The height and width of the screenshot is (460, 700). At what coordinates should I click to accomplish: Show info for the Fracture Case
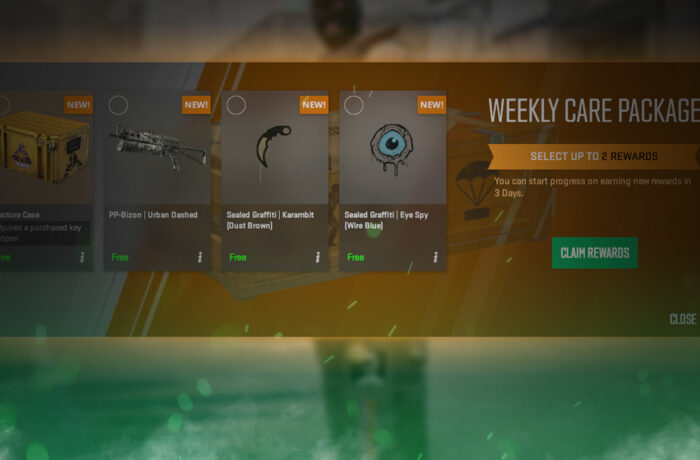(x=82, y=257)
